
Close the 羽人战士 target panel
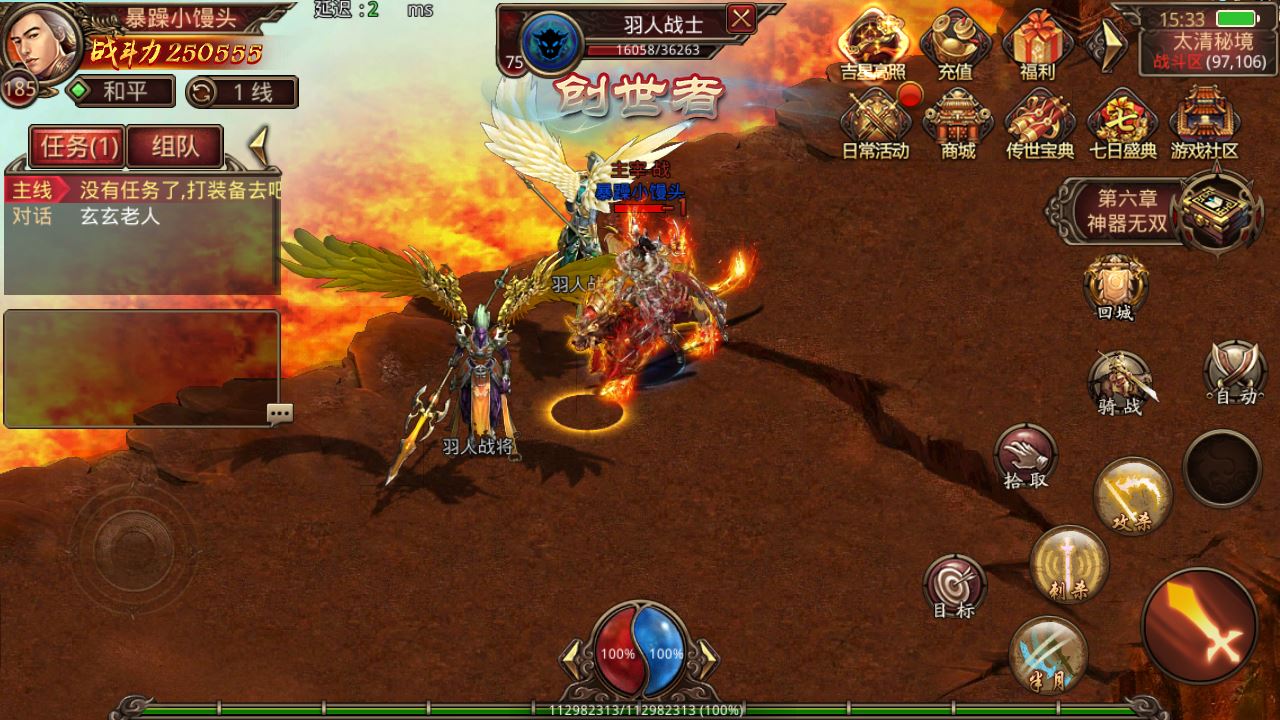tap(741, 18)
